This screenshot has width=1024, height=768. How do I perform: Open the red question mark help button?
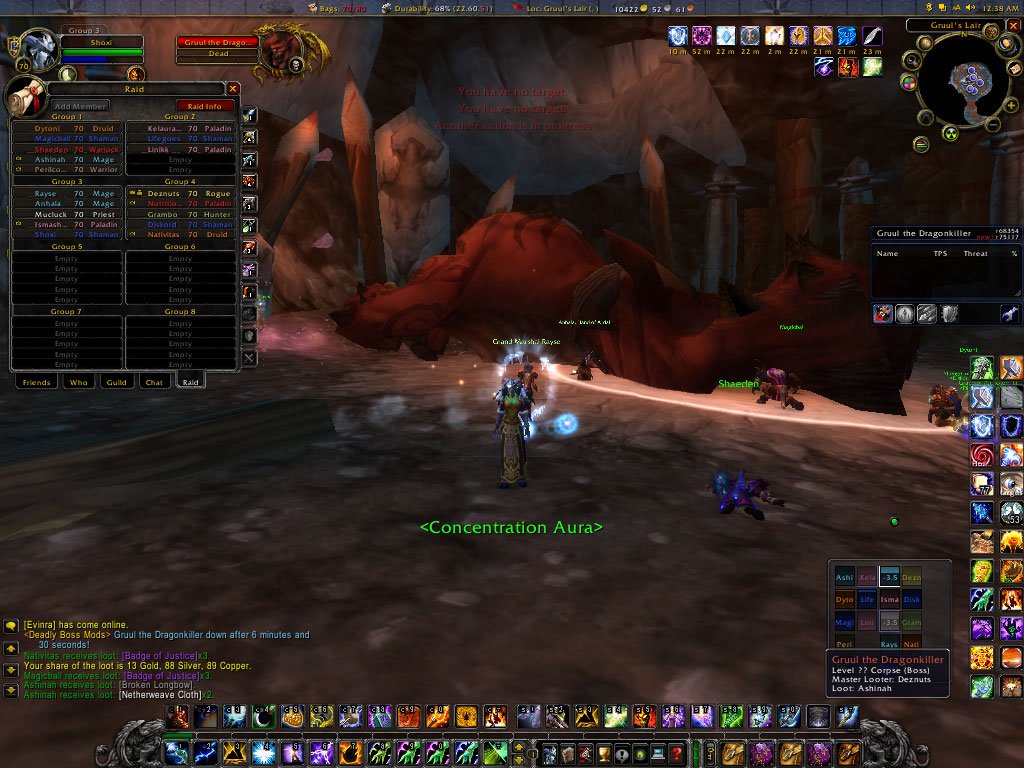(x=677, y=753)
